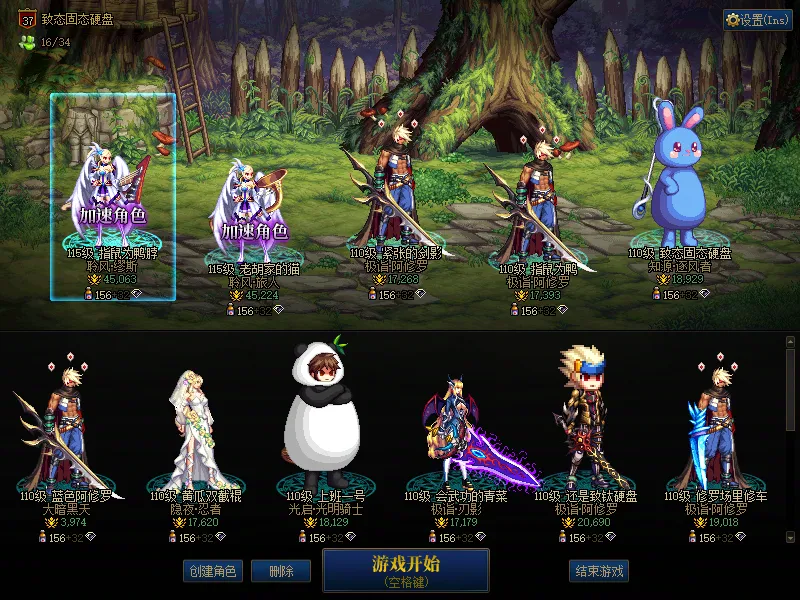Select character 指鼠为鸭脖
The width and height of the screenshot is (800, 600).
pyautogui.click(x=113, y=200)
